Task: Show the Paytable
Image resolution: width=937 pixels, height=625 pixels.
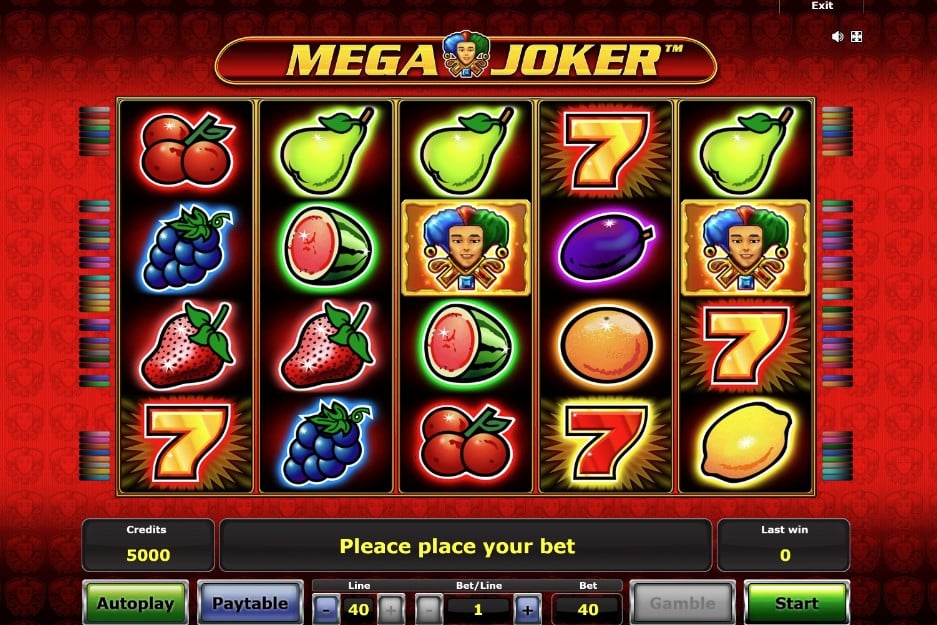Action: point(250,603)
